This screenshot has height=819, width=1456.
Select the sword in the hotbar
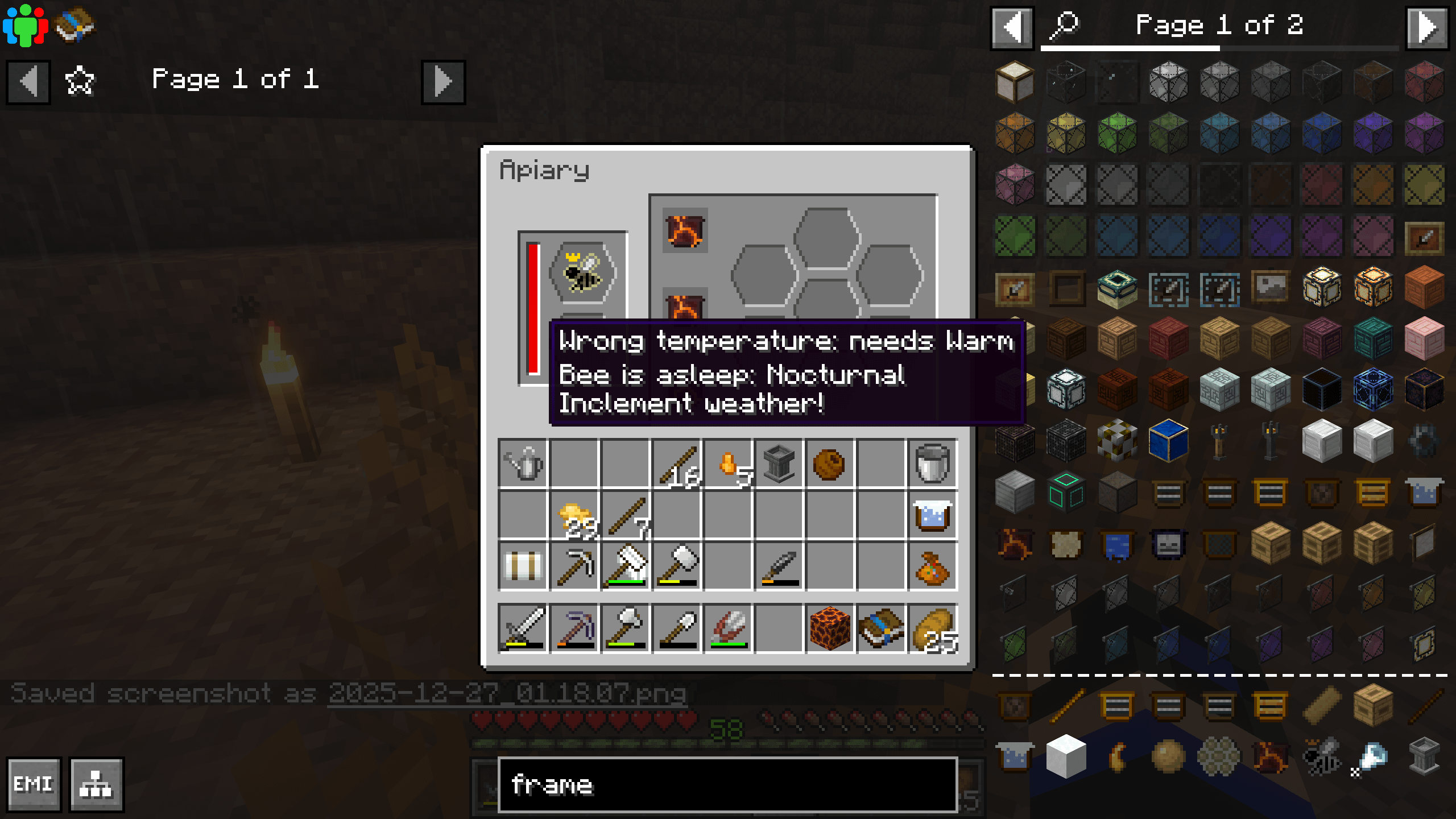(523, 628)
